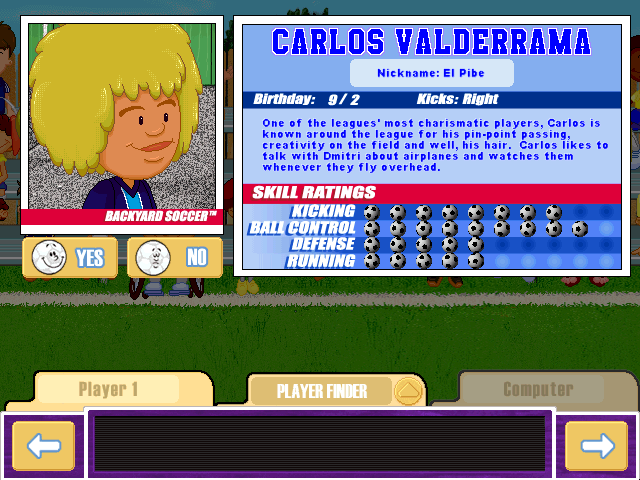640x480 pixels.
Task: Show next players with right arrow
Action: click(596, 445)
